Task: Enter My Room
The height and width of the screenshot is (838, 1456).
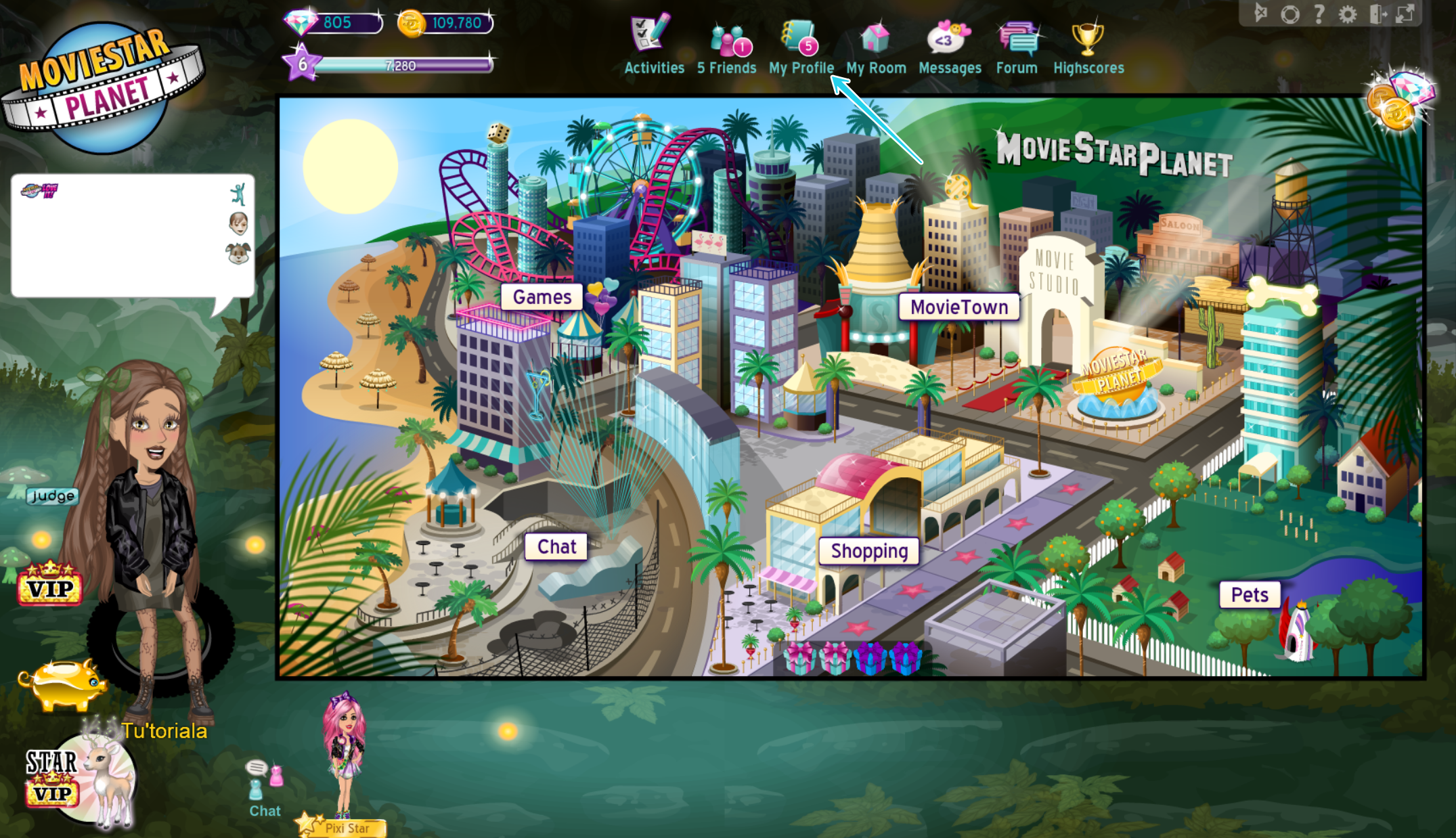Action: pyautogui.click(x=875, y=44)
